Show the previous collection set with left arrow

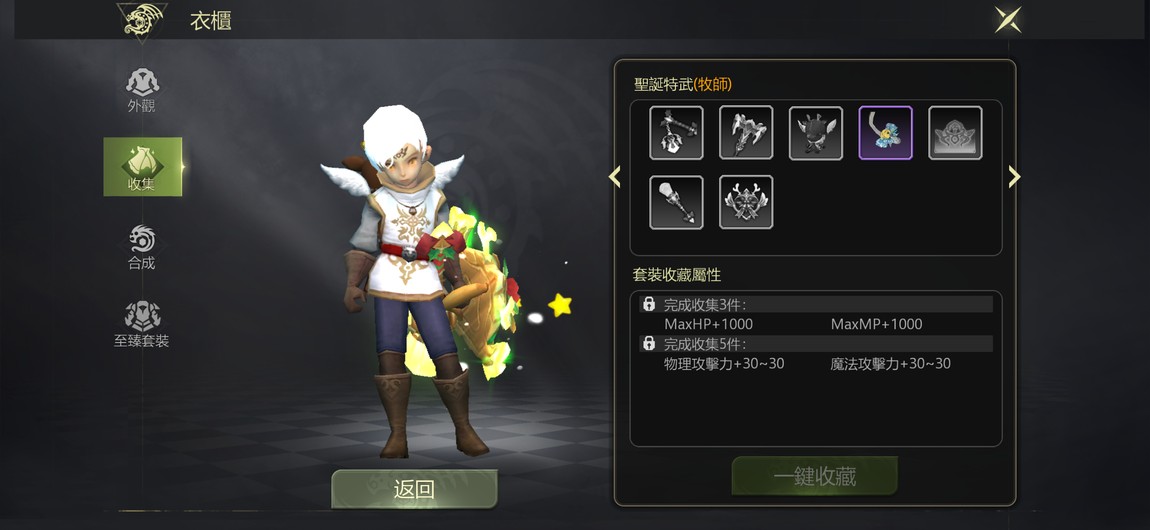(x=615, y=177)
